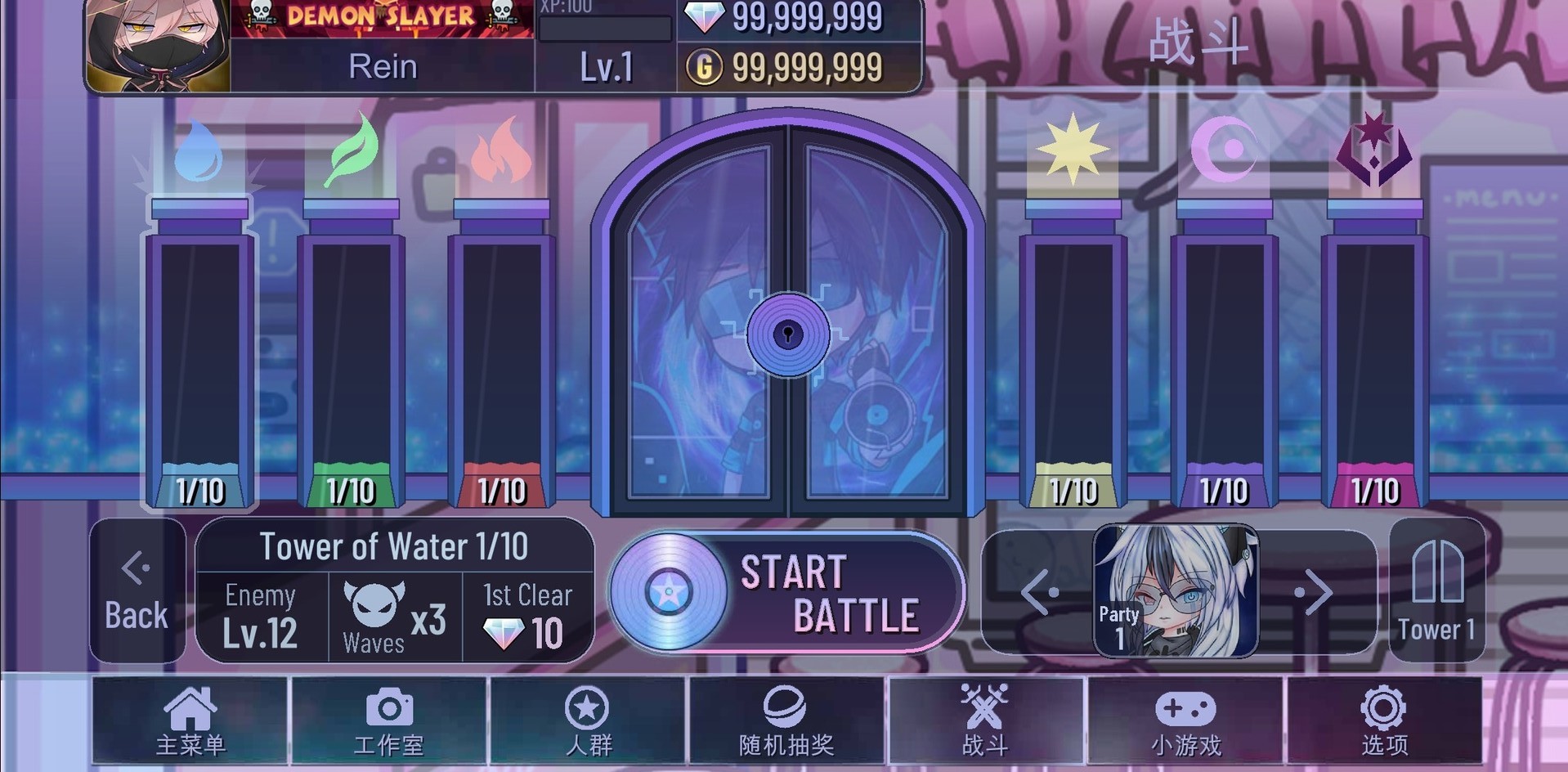Click the player avatar portrait
The image size is (1568, 772).
(x=158, y=45)
